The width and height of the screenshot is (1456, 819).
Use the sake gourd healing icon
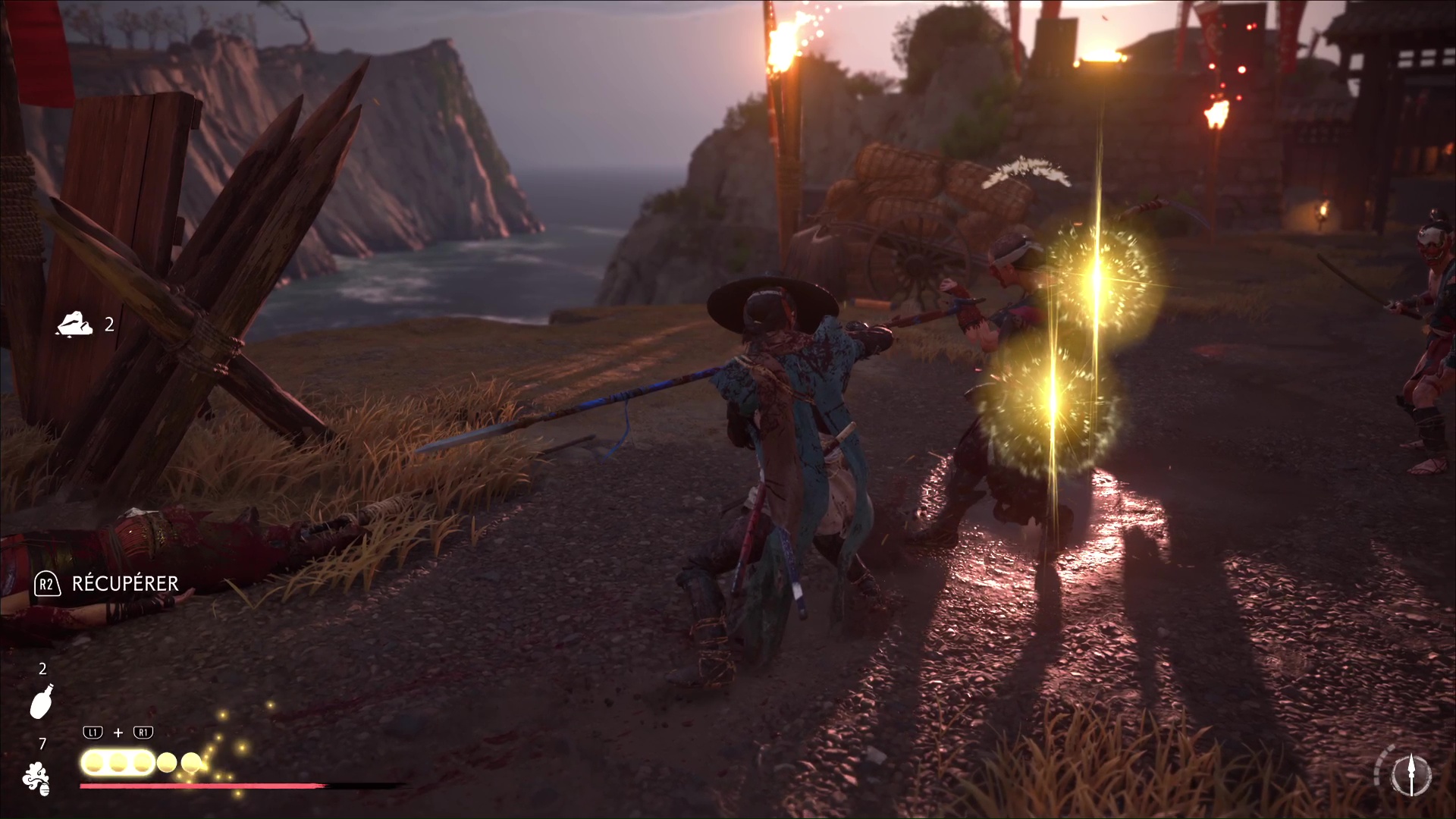pos(42,701)
